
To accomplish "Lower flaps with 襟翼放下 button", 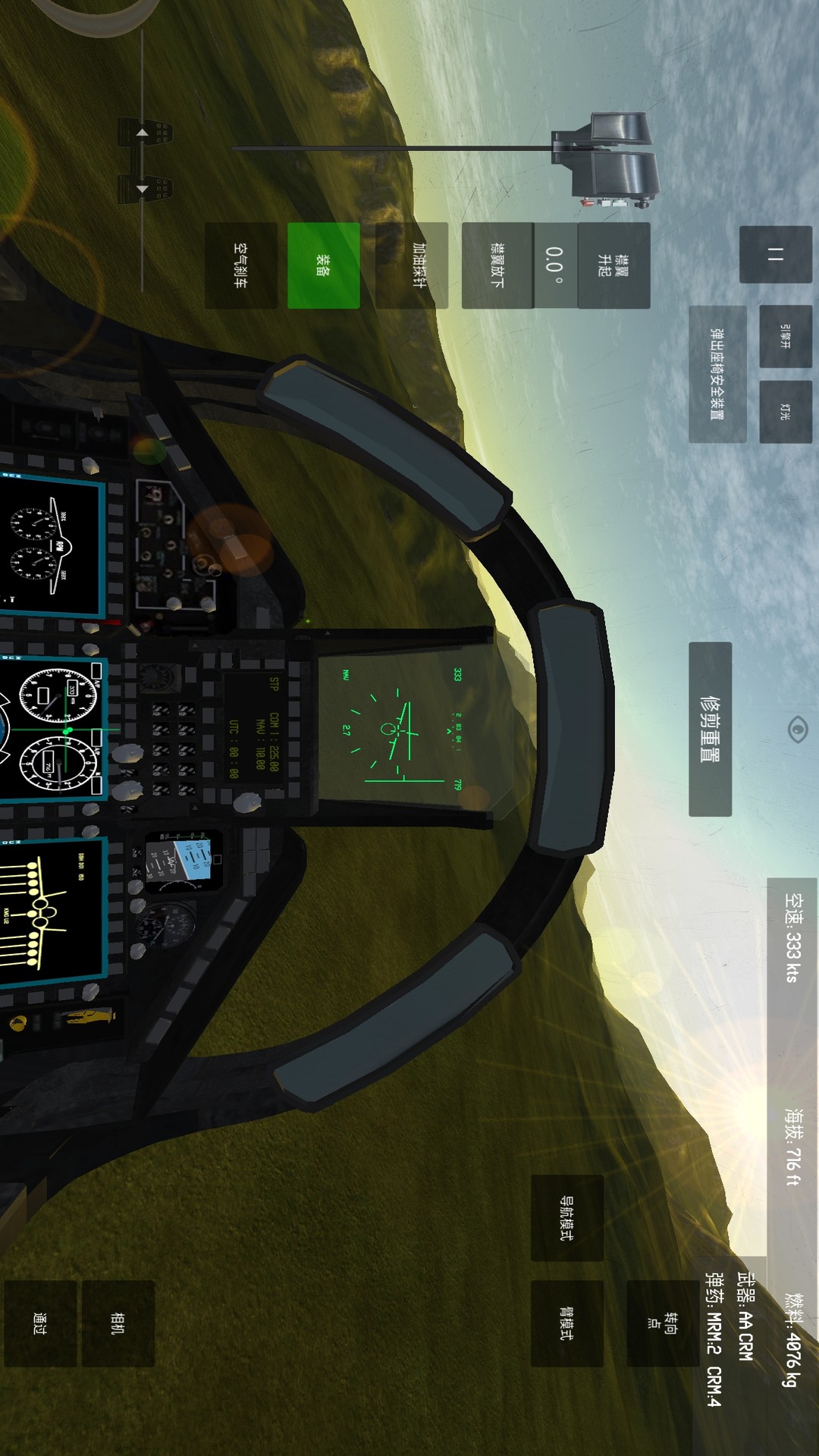I will [497, 265].
